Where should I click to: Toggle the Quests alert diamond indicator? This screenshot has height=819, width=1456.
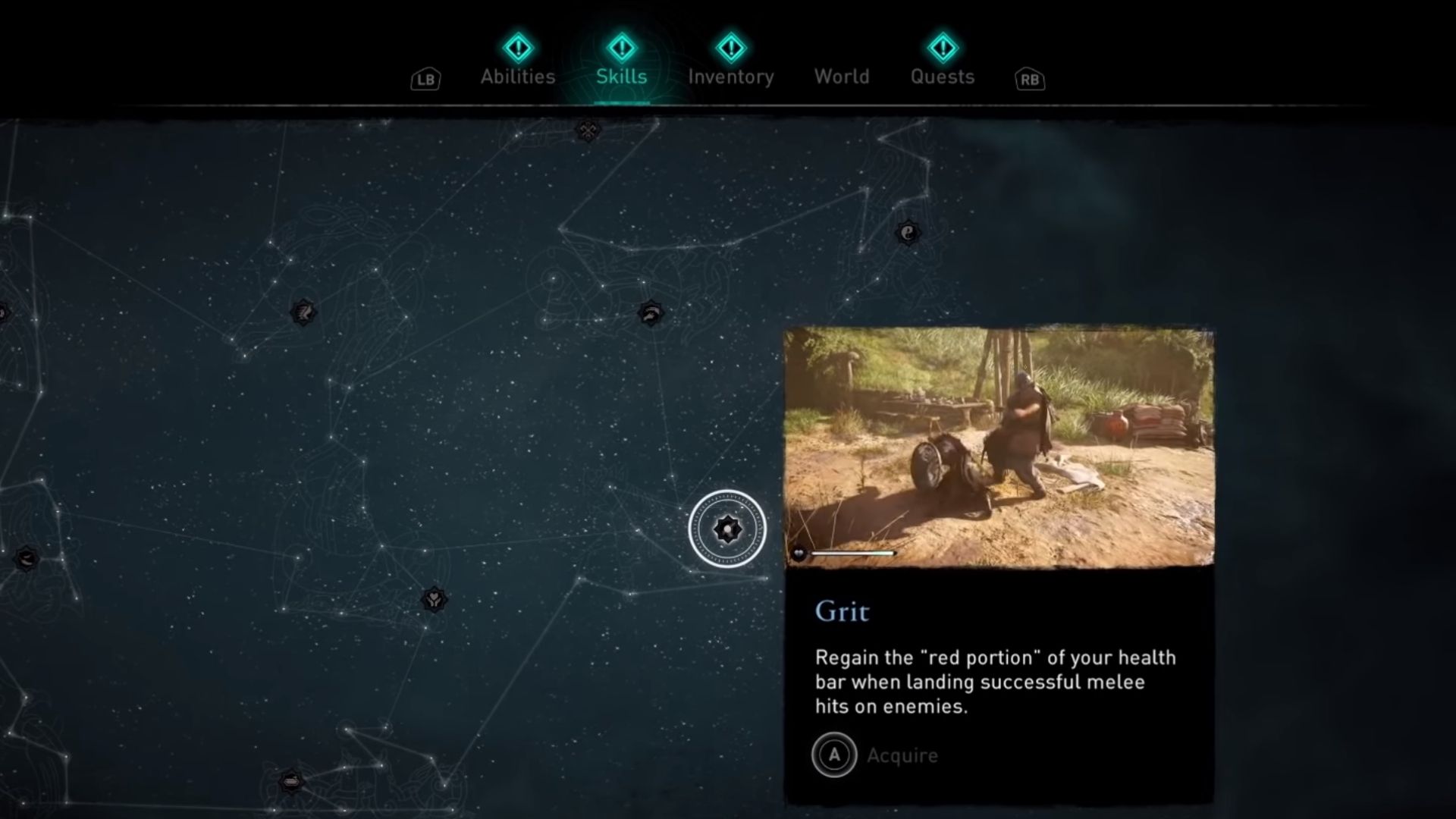(x=943, y=47)
